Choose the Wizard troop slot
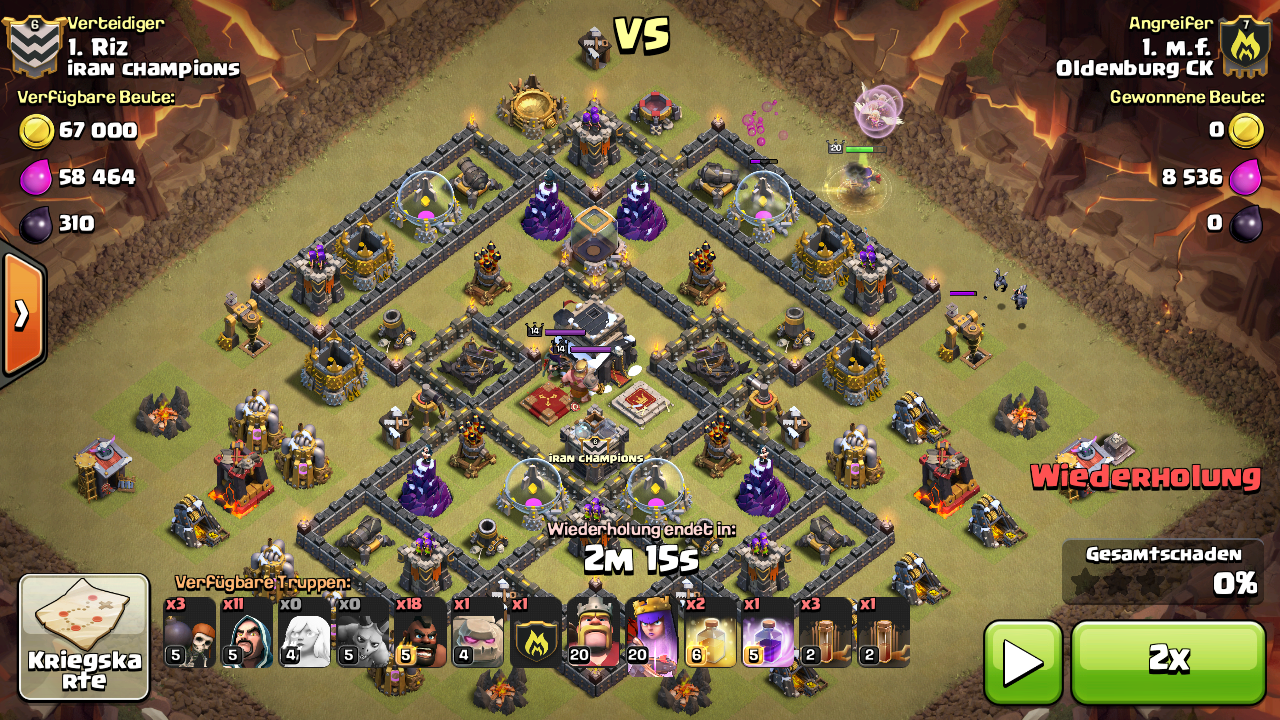The image size is (1280, 720). [x=246, y=633]
